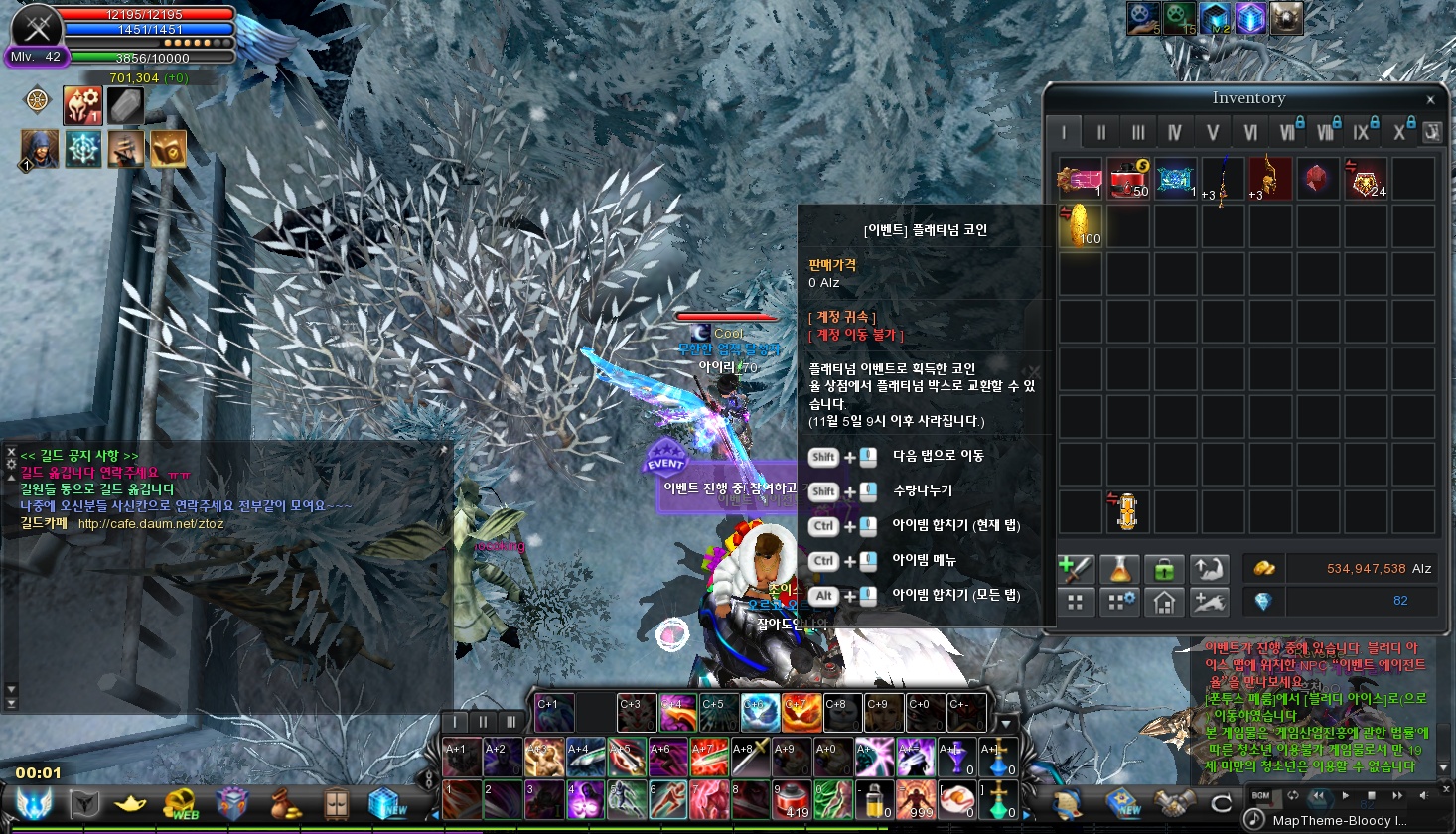Select the pink gift ticket item
Viewport: 1456px width, 834px height.
click(1080, 179)
